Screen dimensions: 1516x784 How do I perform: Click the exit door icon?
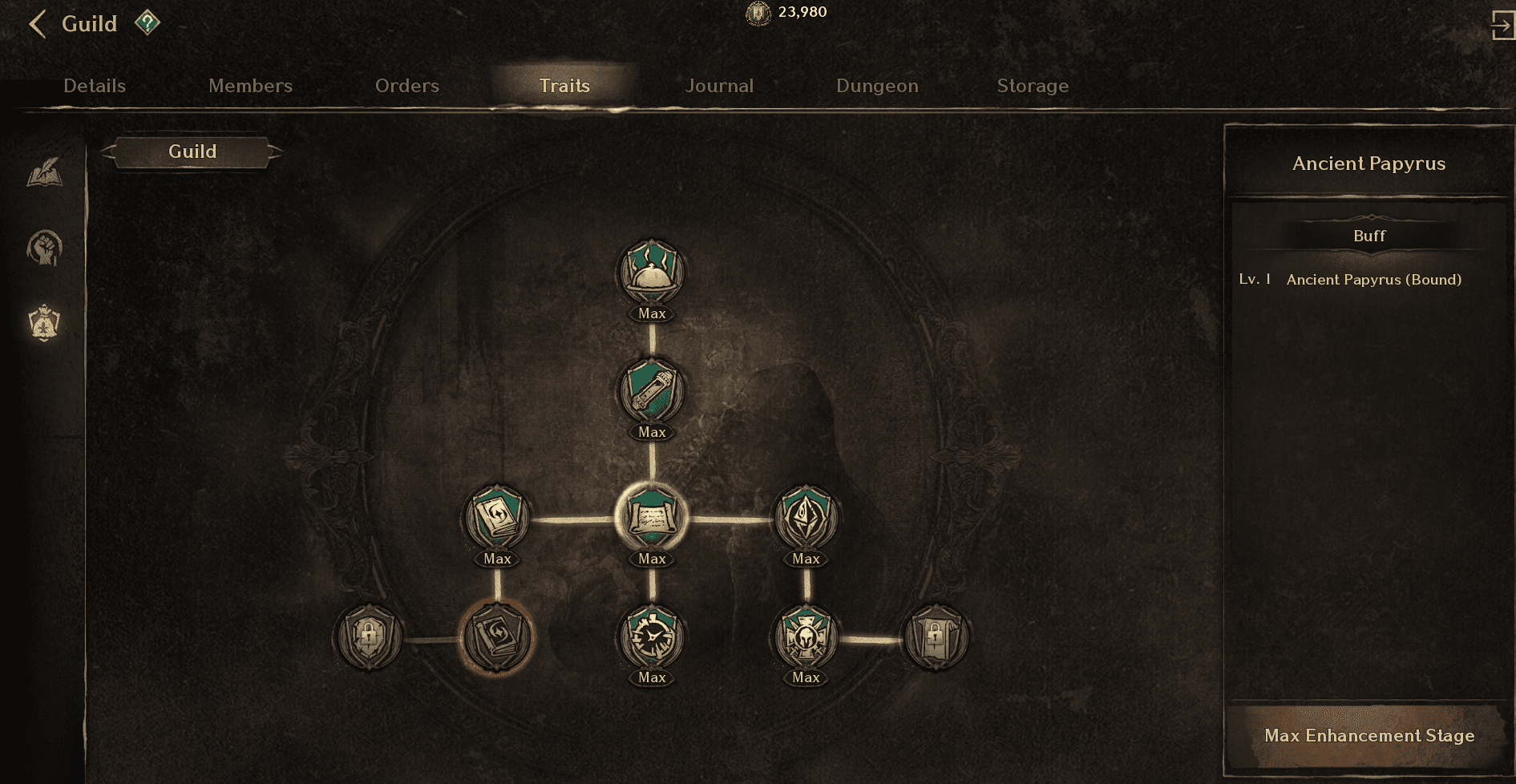(x=1502, y=24)
